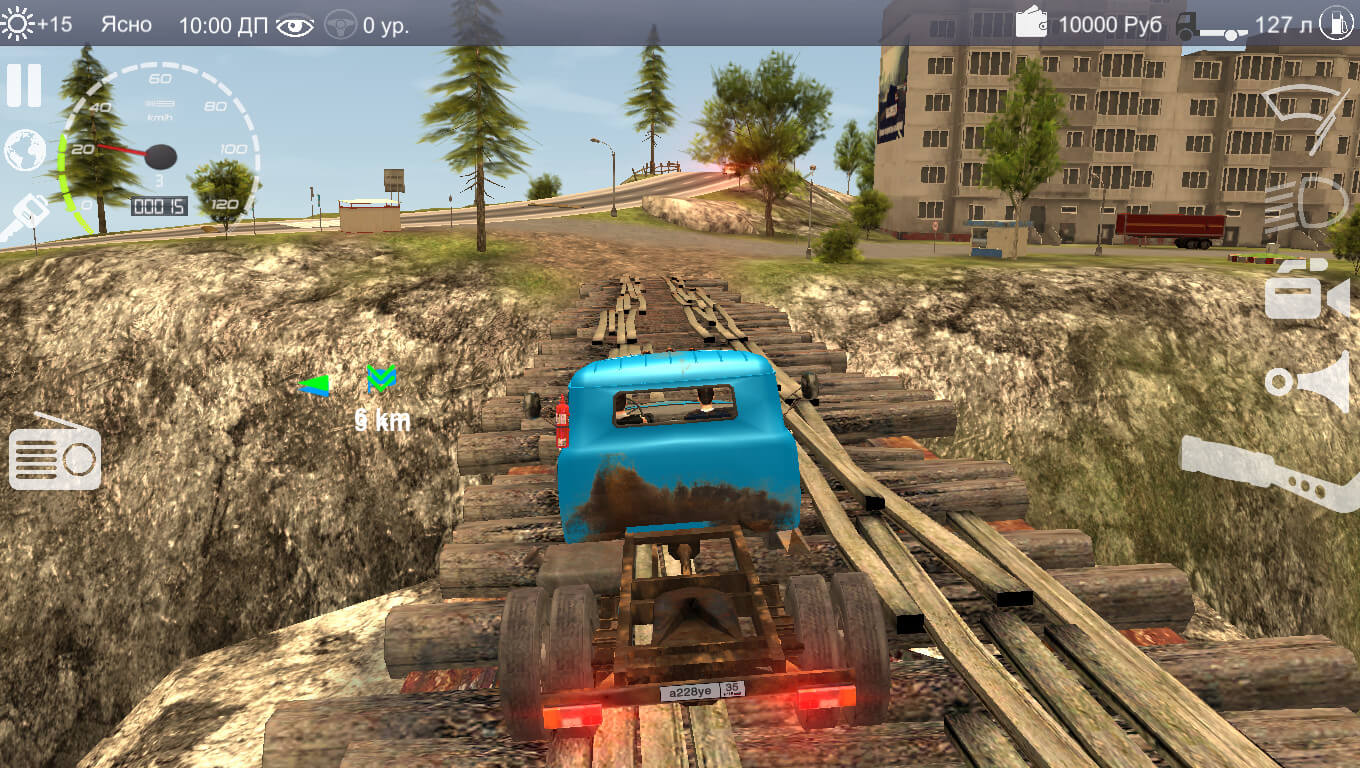The width and height of the screenshot is (1360, 768).
Task: Select the steering wheel level icon
Action: 342,25
